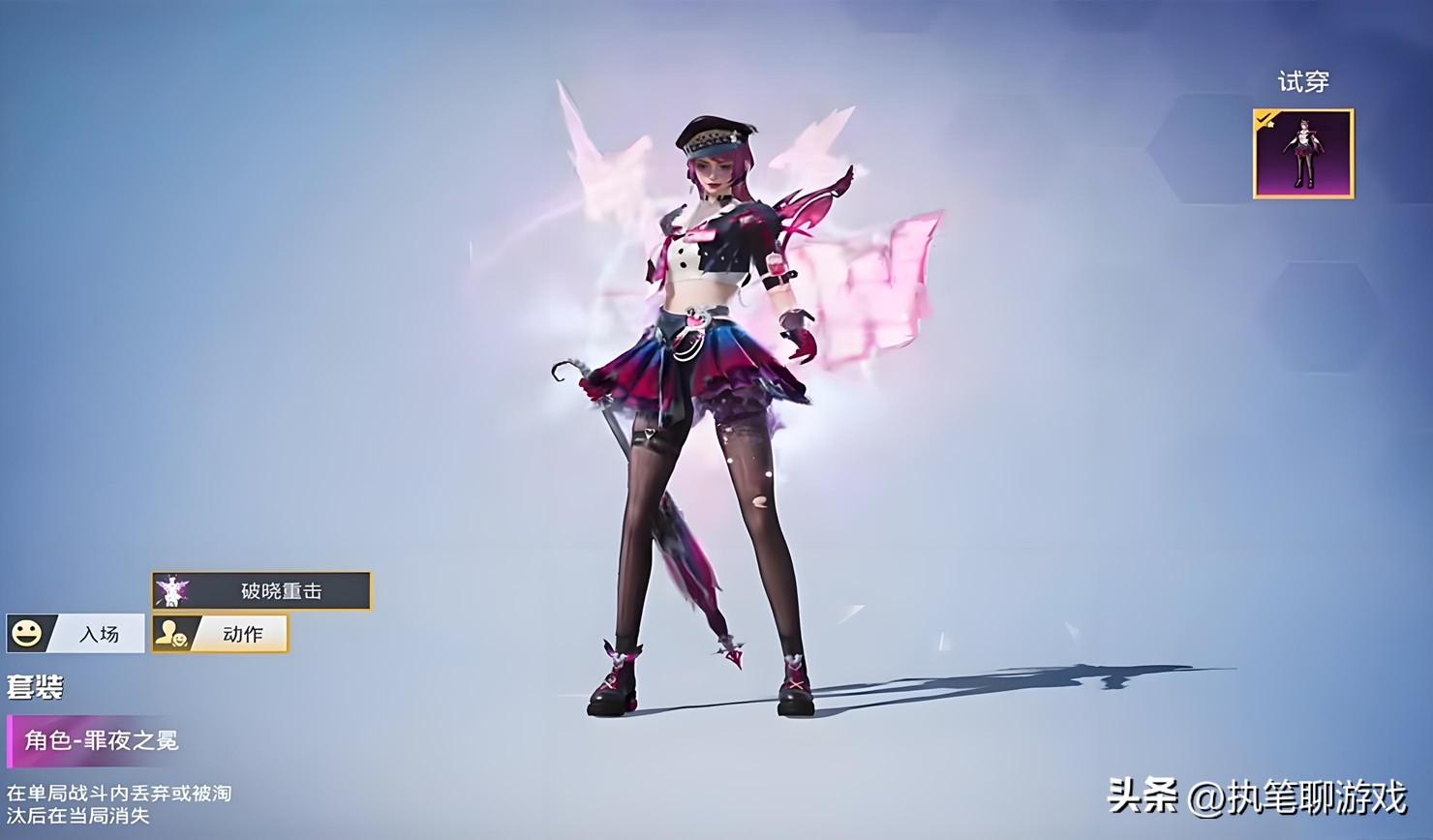This screenshot has width=1433, height=840.
Task: Click the try-on outfit thumbnail
Action: click(x=1302, y=154)
